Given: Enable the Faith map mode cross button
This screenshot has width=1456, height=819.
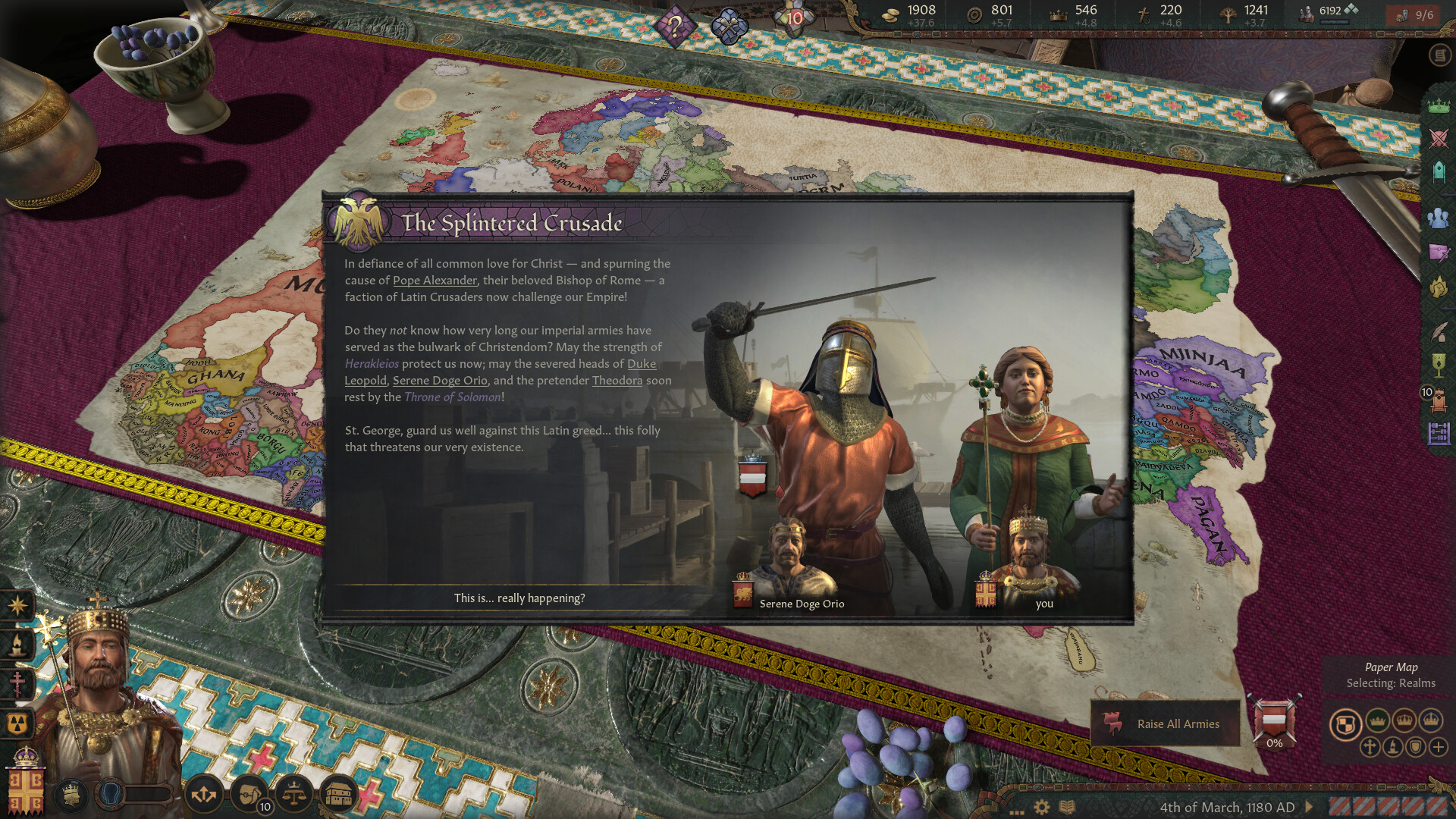Looking at the screenshot, I should tap(1370, 747).
